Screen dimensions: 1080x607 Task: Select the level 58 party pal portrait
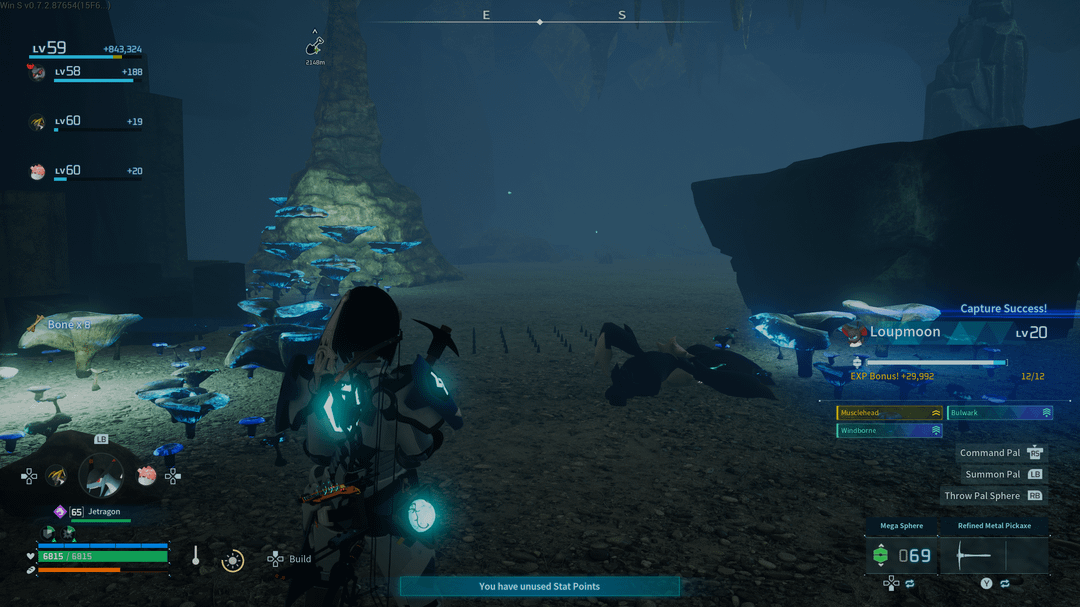click(x=38, y=73)
